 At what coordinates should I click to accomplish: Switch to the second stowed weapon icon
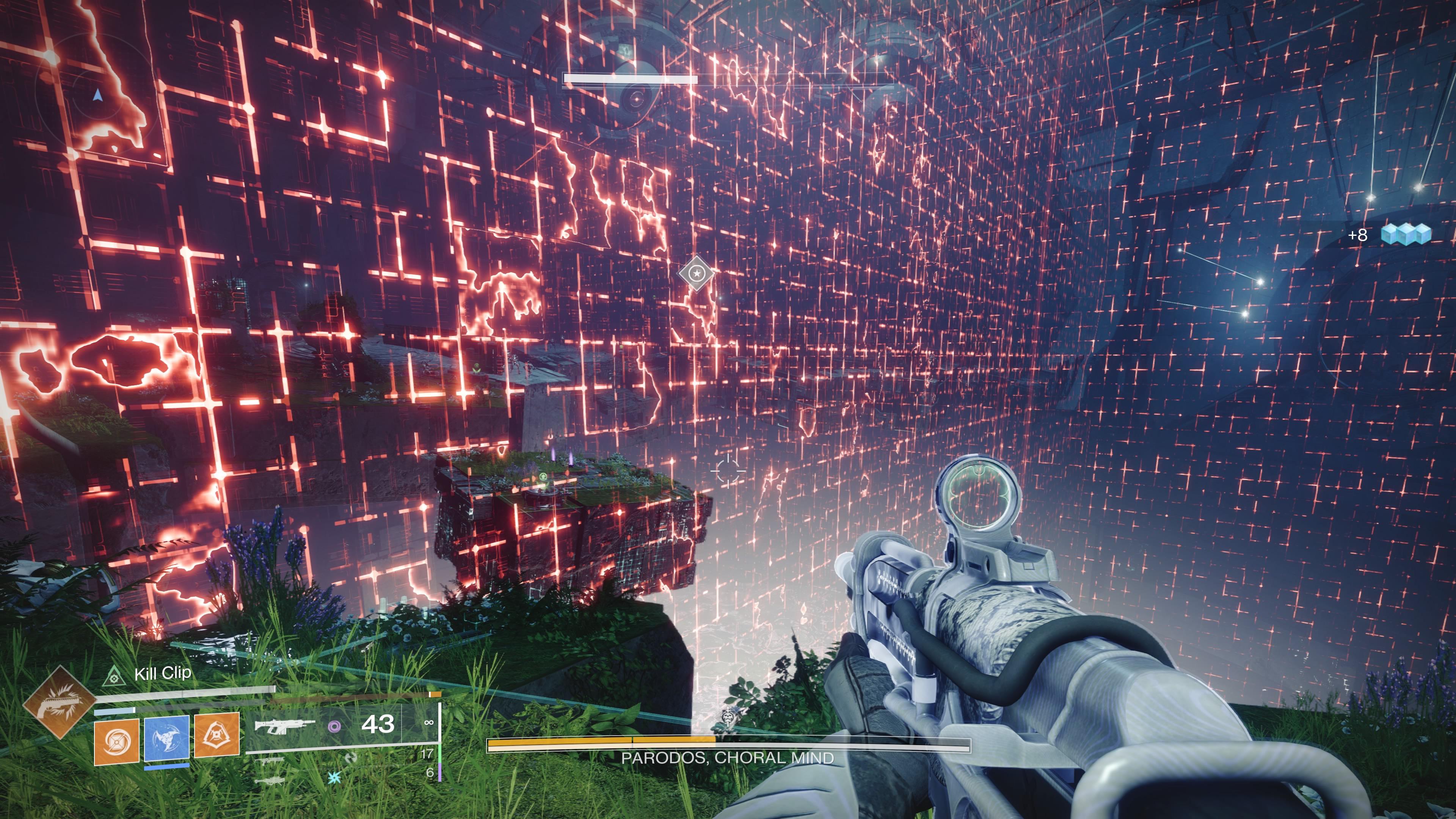(x=270, y=761)
